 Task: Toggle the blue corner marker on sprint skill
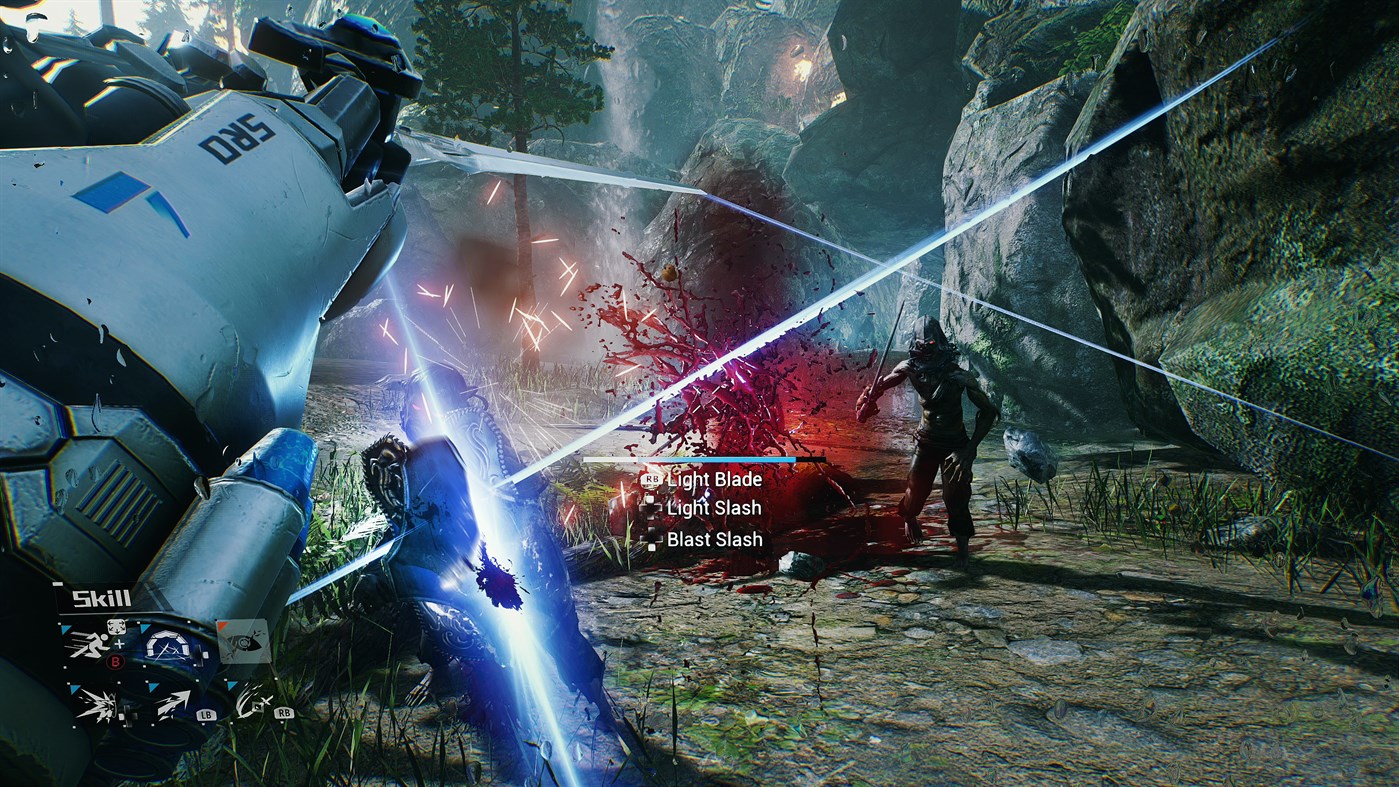pyautogui.click(x=64, y=629)
